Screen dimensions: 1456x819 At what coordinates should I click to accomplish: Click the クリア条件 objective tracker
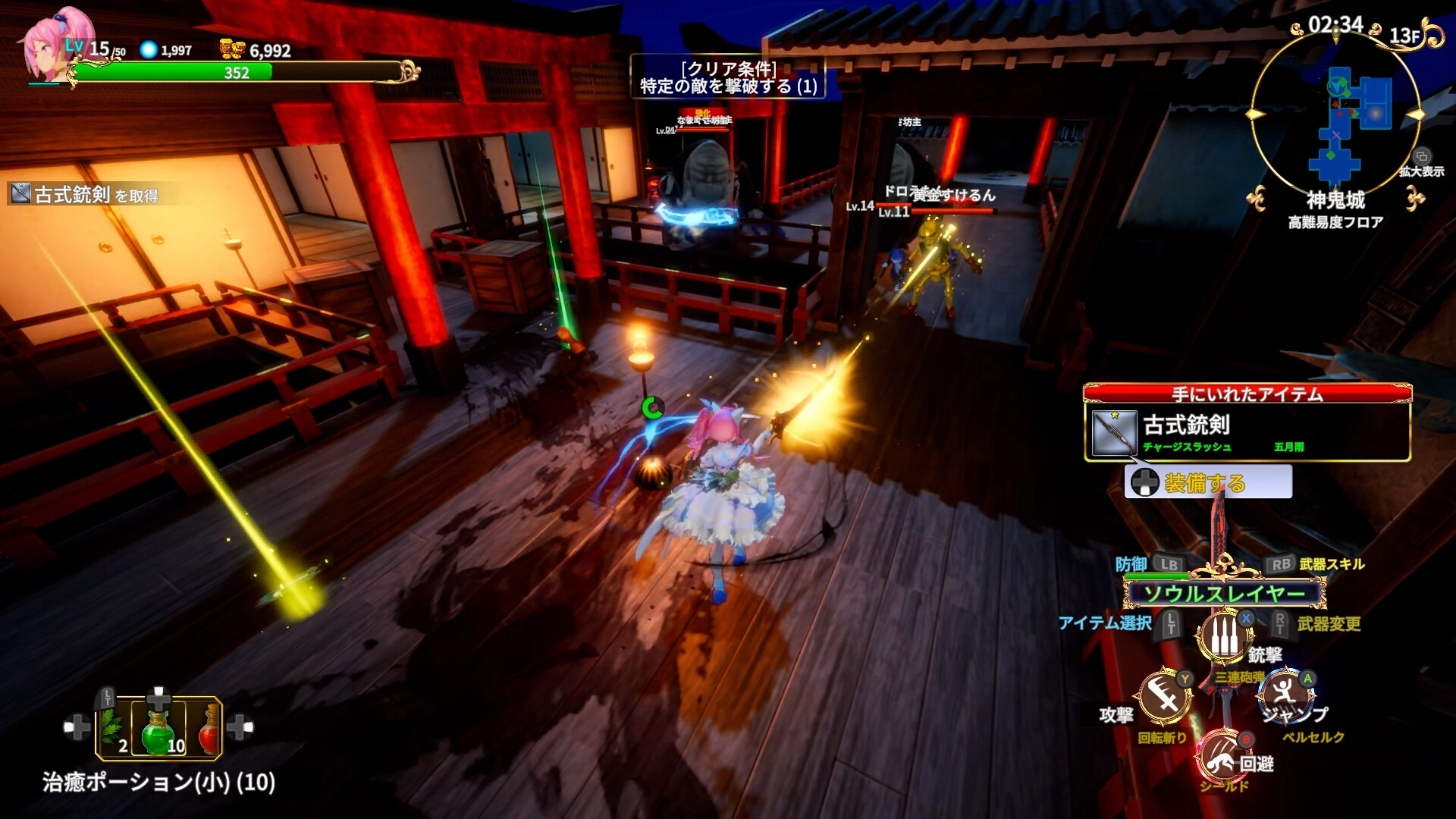pos(728,77)
